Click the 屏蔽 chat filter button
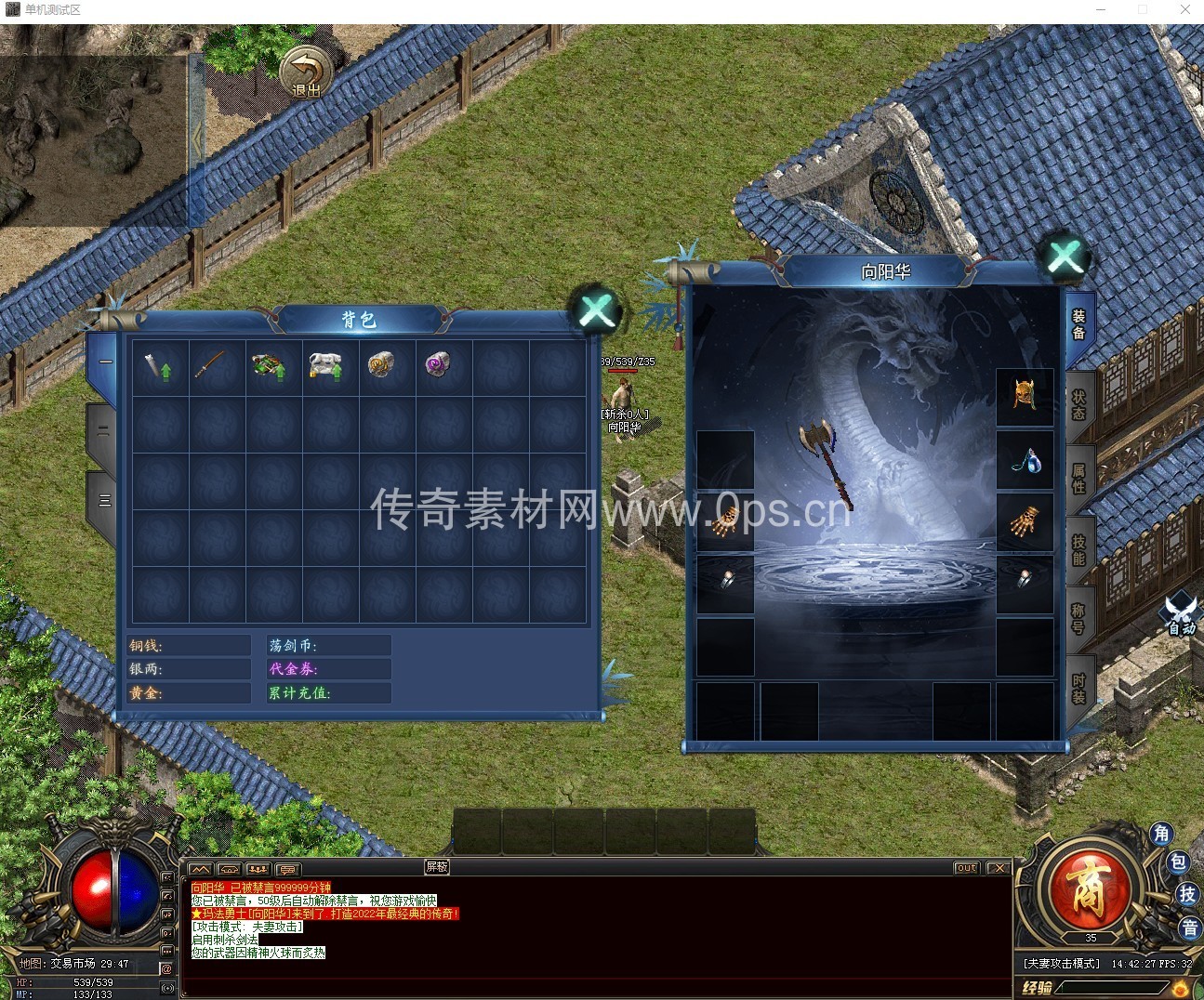Viewport: 1204px width, 1000px height. (437, 866)
